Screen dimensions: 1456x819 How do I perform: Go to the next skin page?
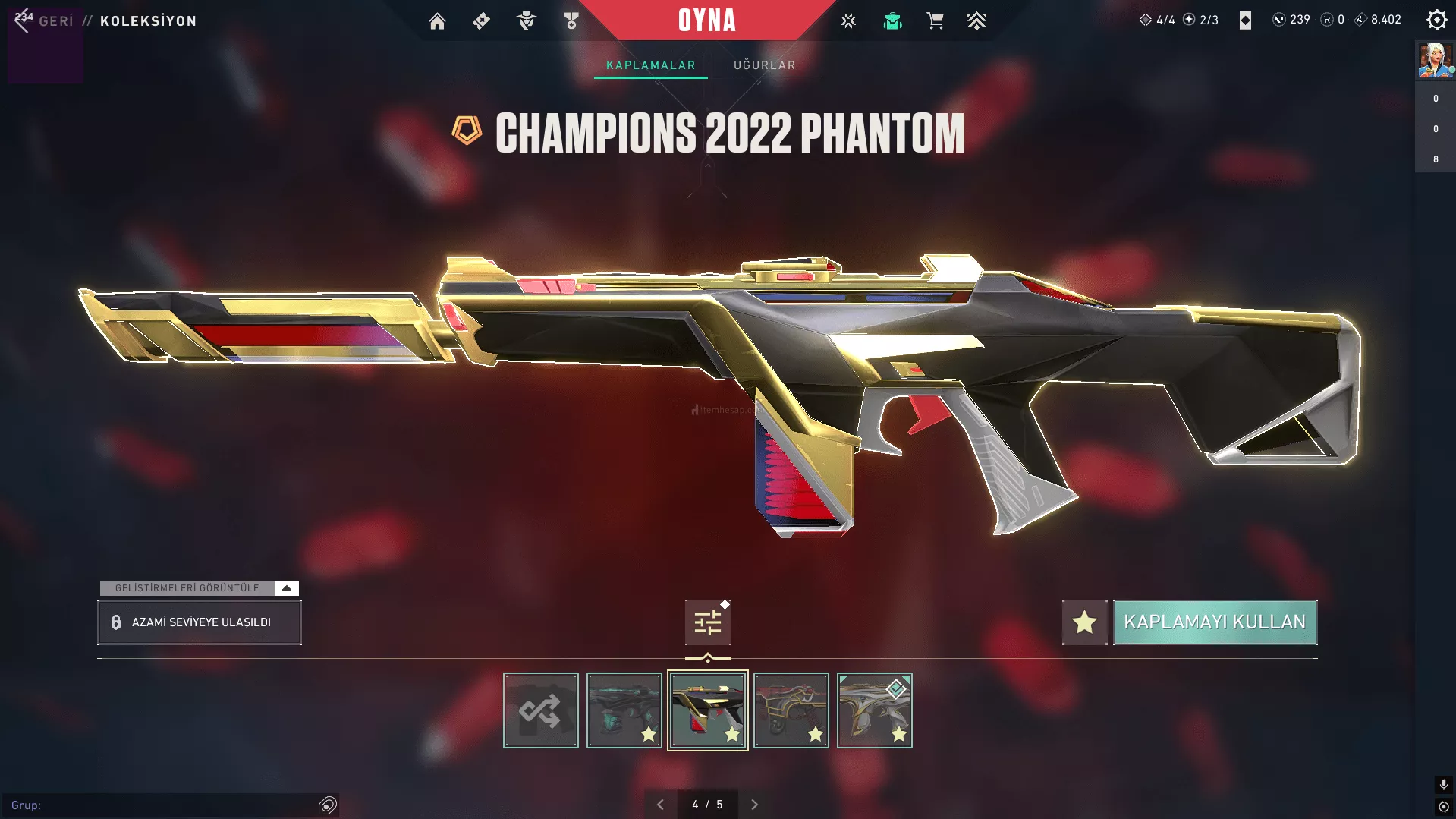754,805
